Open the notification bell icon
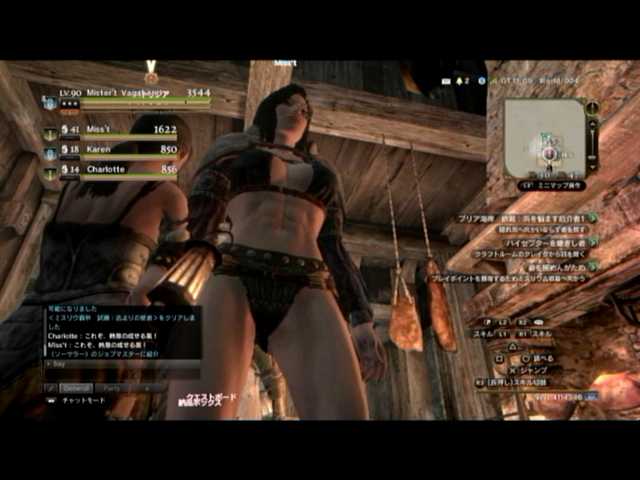 [459, 80]
